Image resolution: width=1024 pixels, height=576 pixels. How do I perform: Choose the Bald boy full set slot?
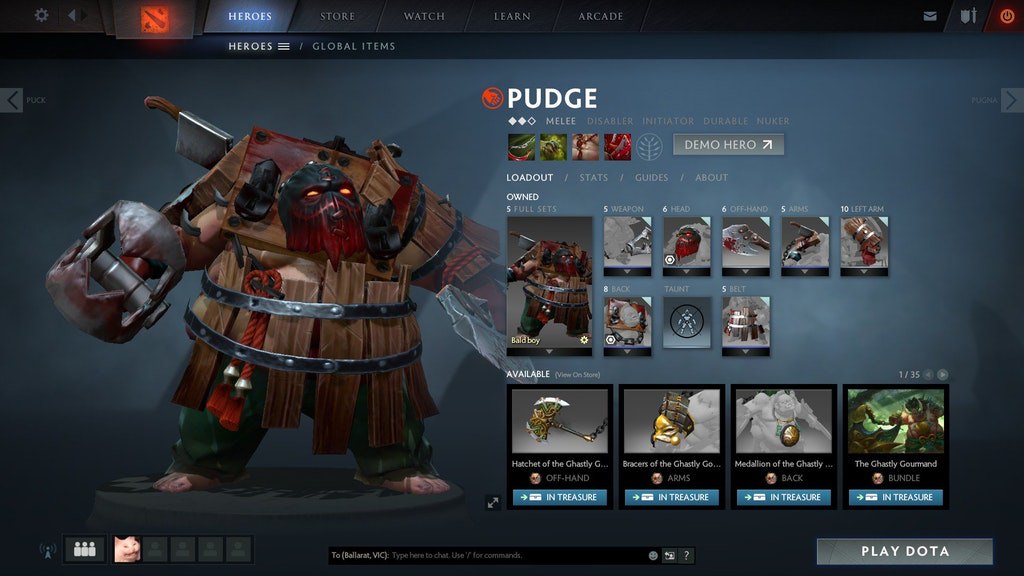point(549,284)
